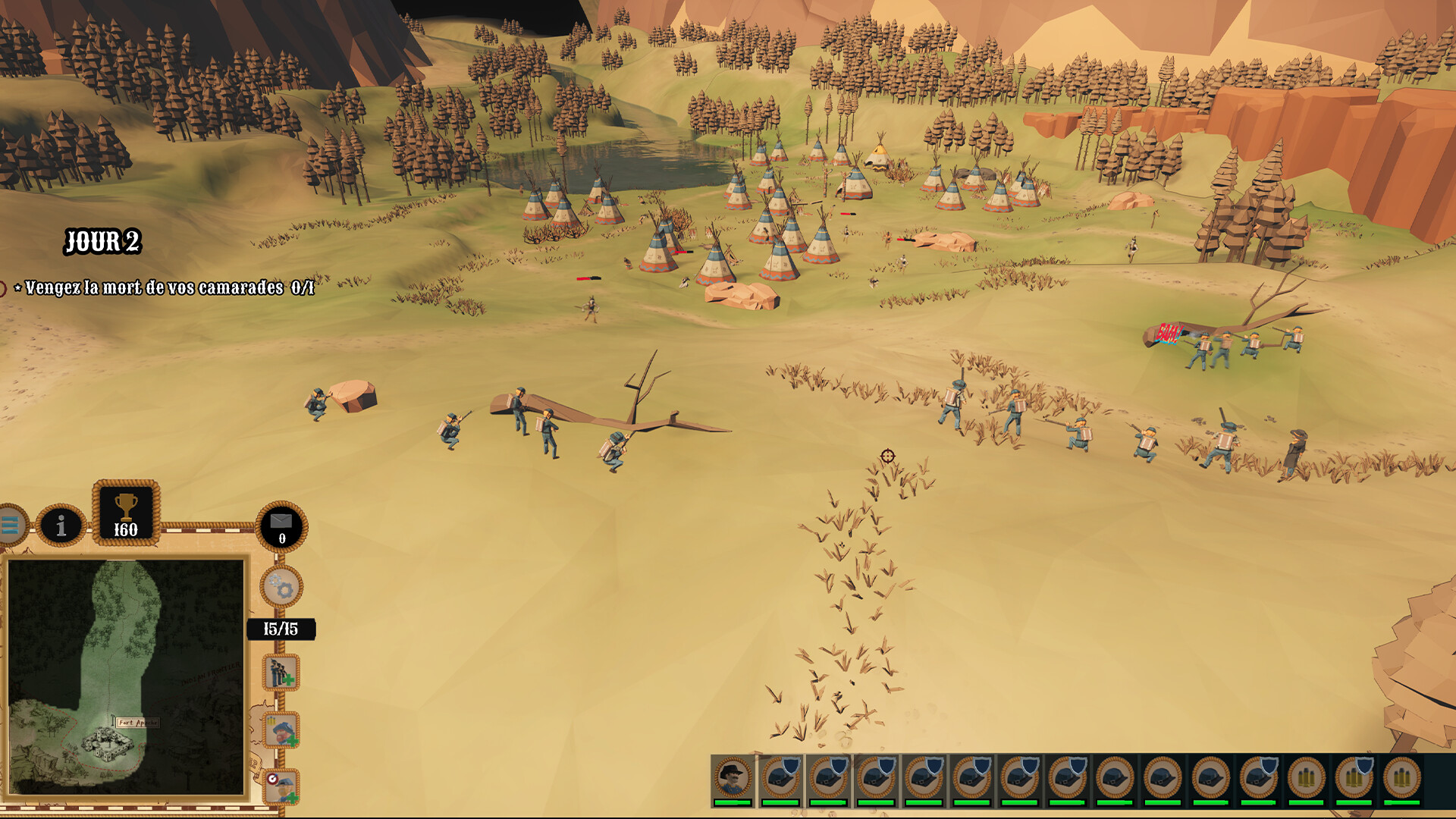Viewport: 1456px width, 819px height.
Task: Open the settings gears icon
Action: pos(280,585)
